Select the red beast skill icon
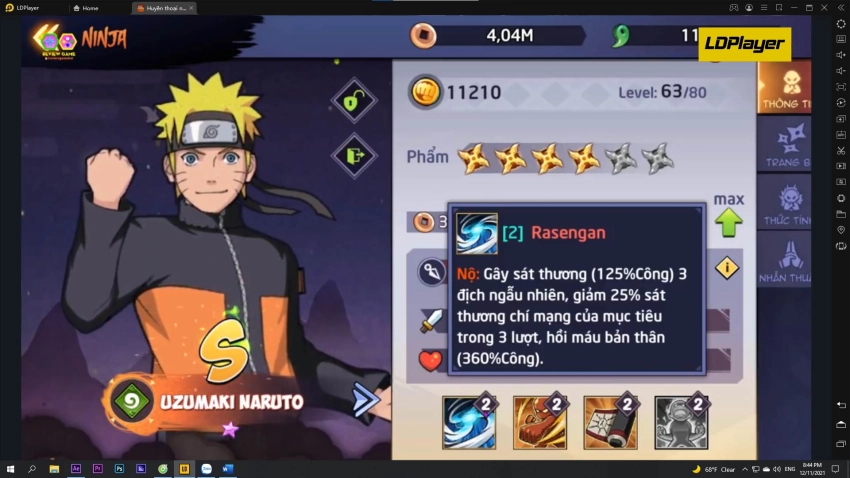Screen dimensions: 850x478 tap(540, 422)
